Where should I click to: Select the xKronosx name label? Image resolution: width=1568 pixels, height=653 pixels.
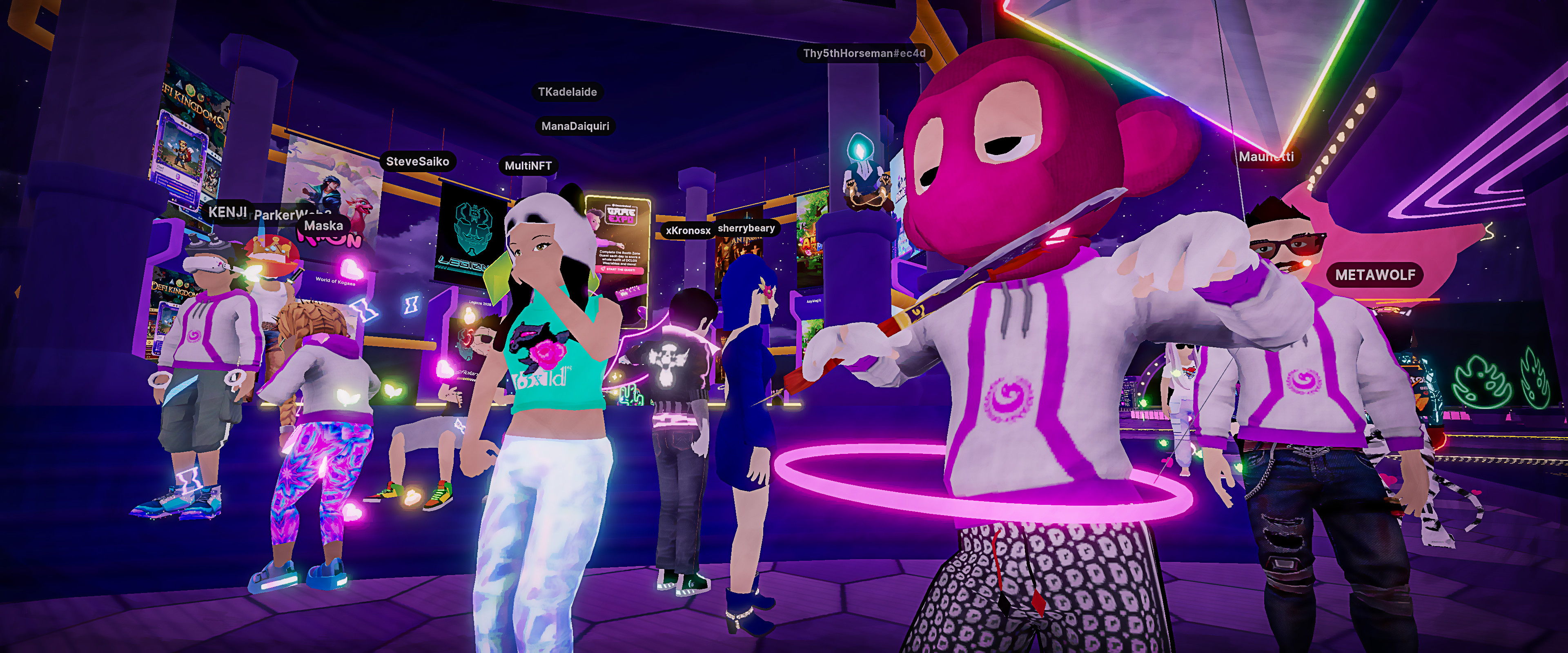687,231
